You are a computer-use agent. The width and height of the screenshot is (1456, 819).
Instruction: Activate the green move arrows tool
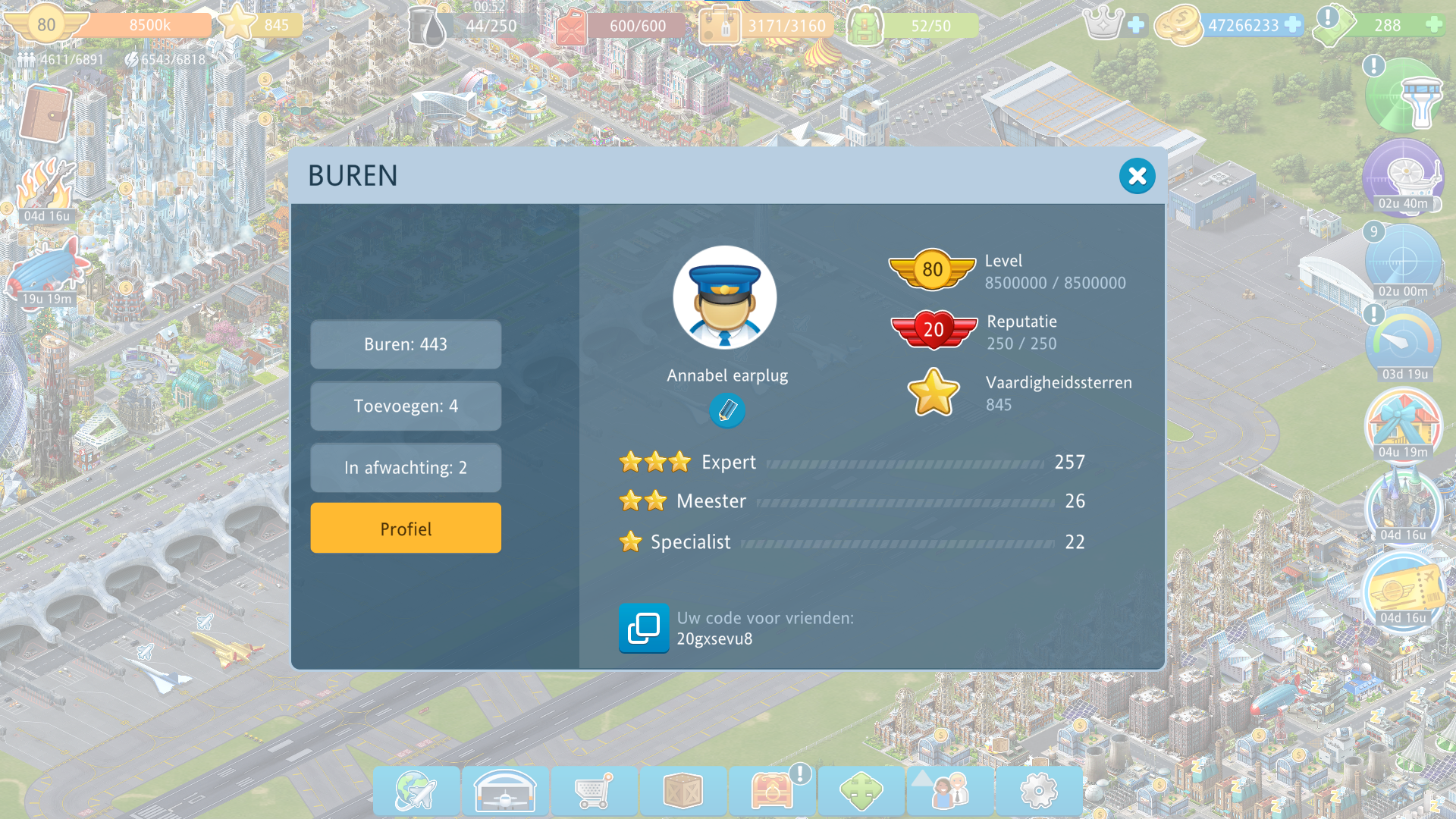tap(861, 791)
